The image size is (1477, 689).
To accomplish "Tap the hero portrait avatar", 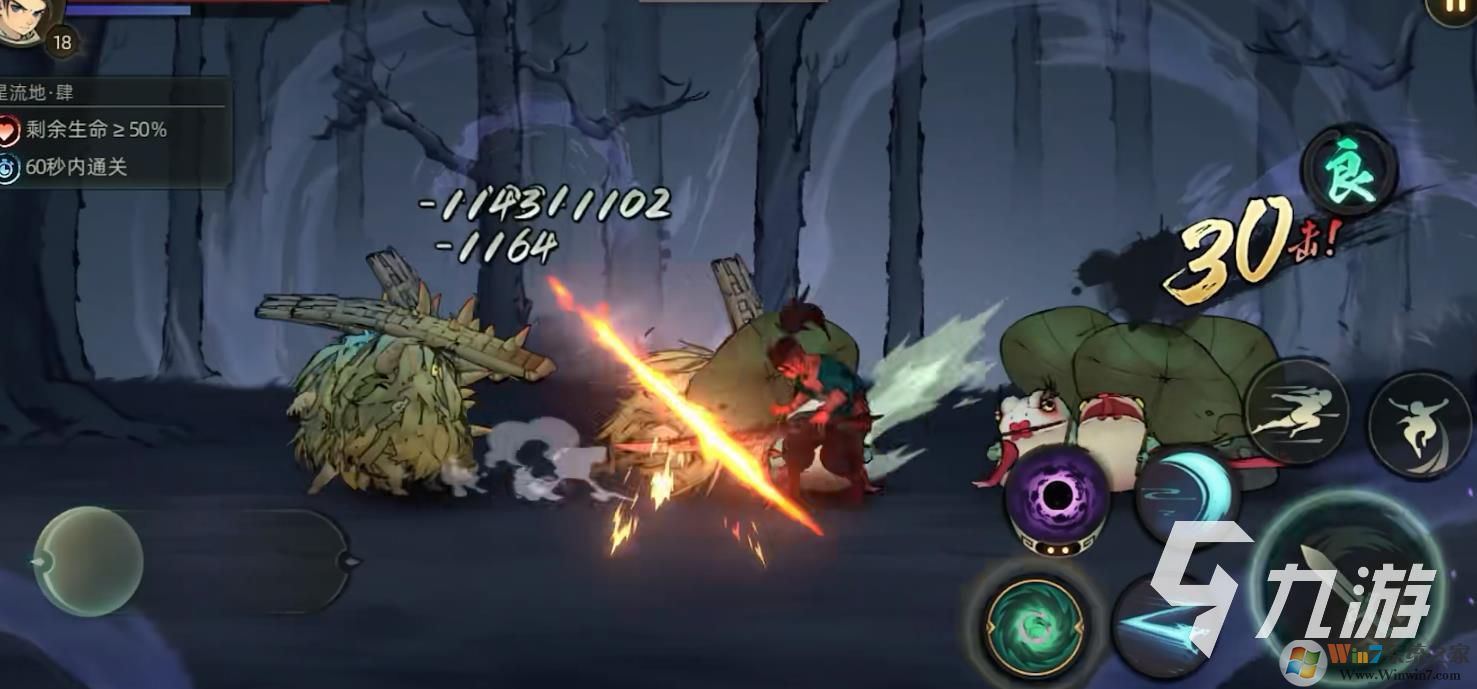I will click(x=24, y=18).
